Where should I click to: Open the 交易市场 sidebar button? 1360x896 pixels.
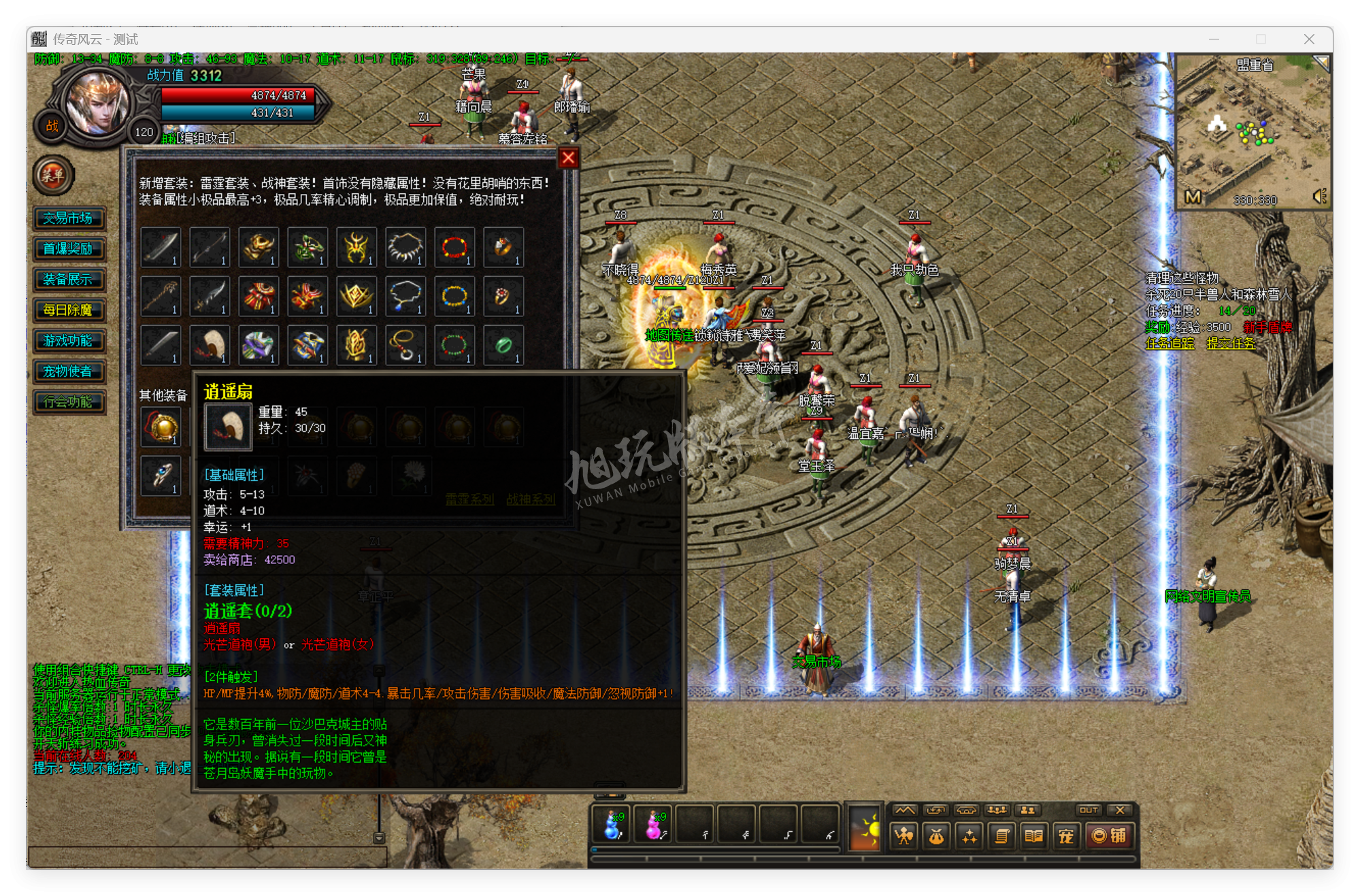[69, 219]
